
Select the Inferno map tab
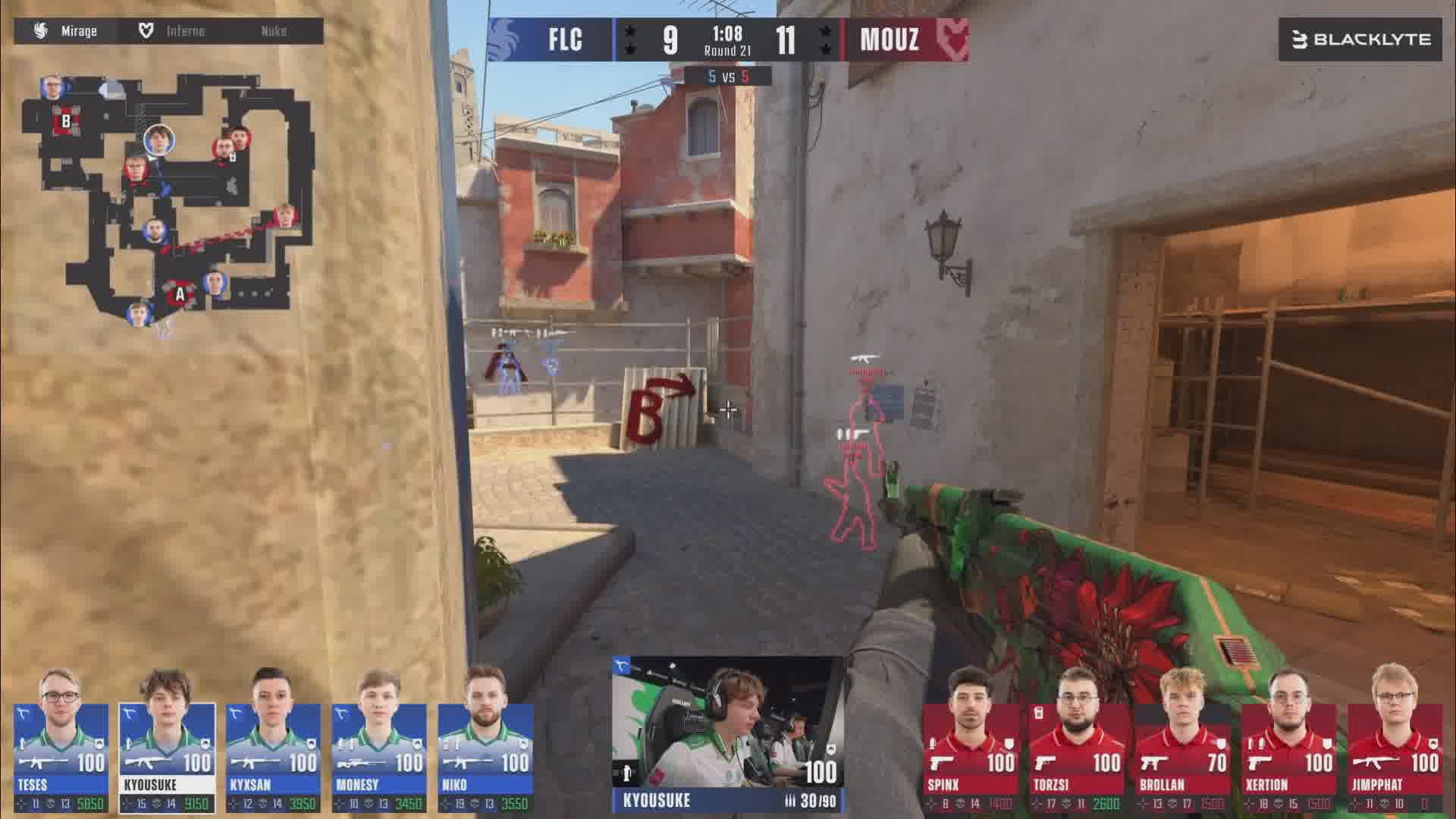(173, 31)
